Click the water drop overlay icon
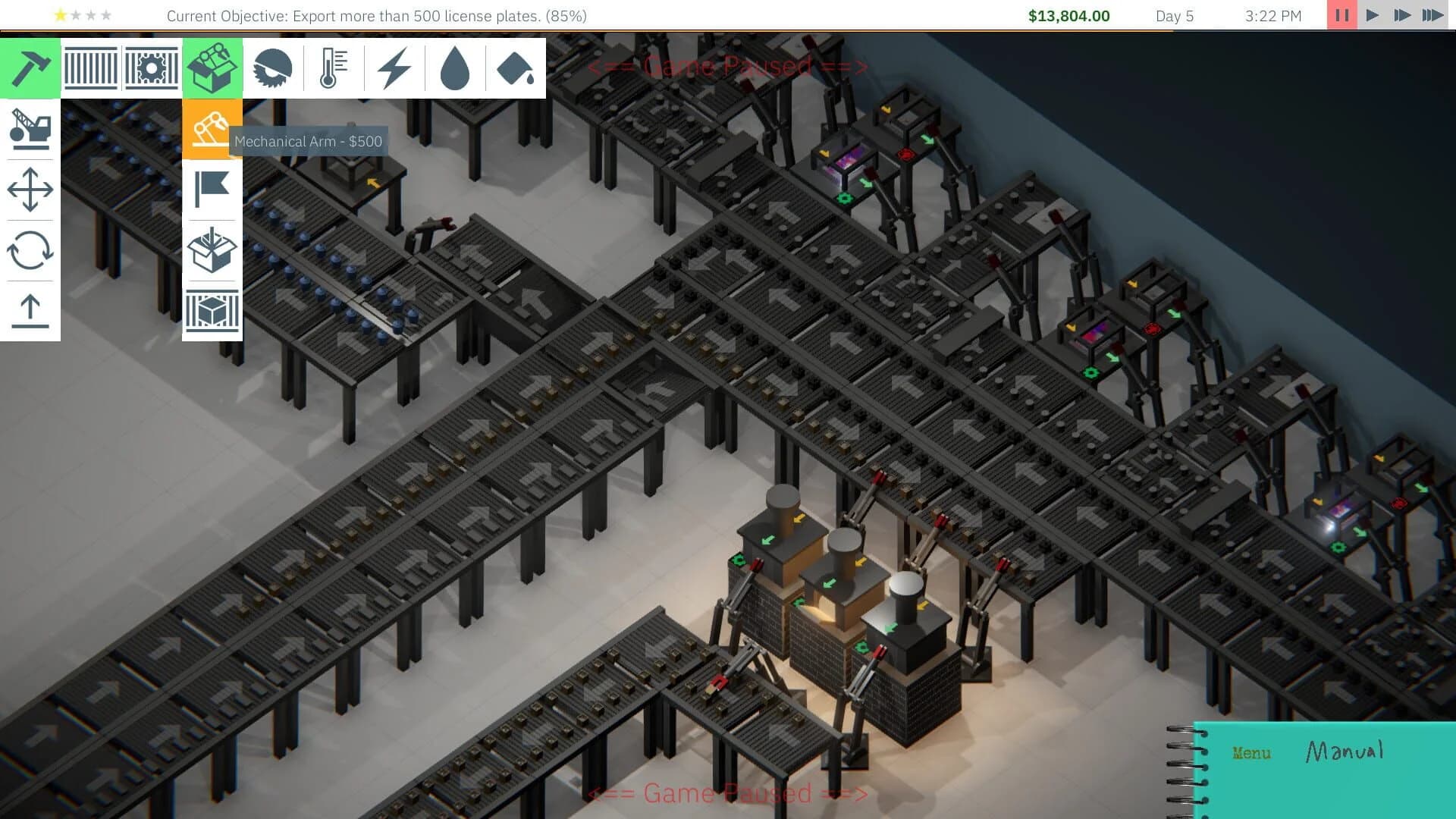 click(455, 68)
